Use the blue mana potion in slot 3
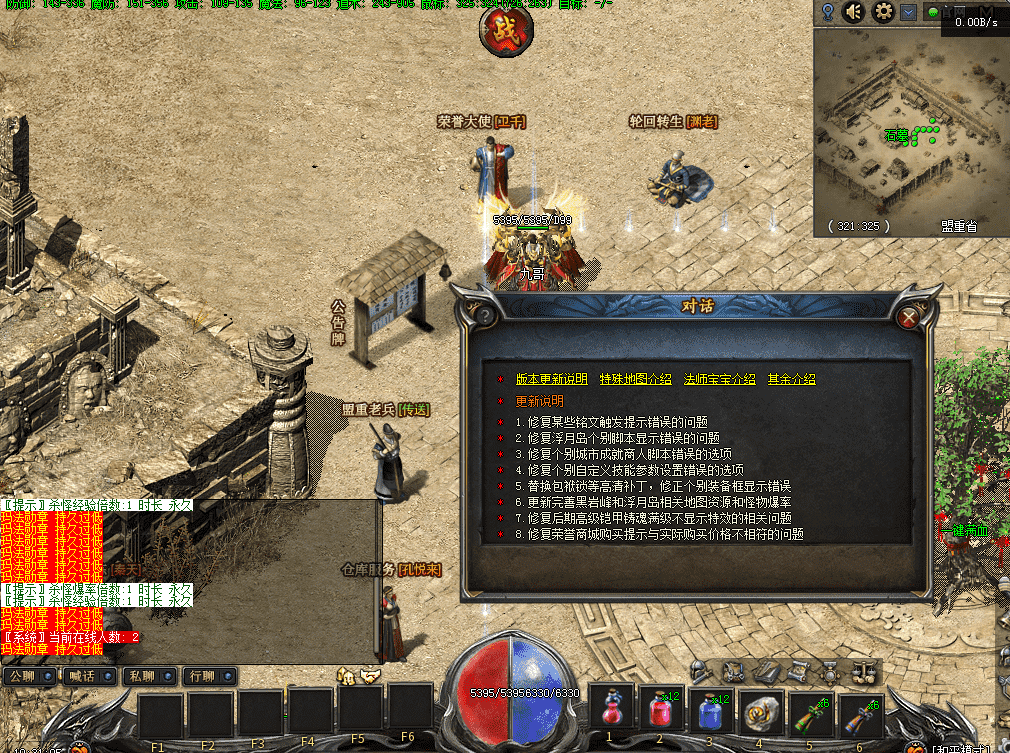This screenshot has height=753, width=1010. click(711, 710)
